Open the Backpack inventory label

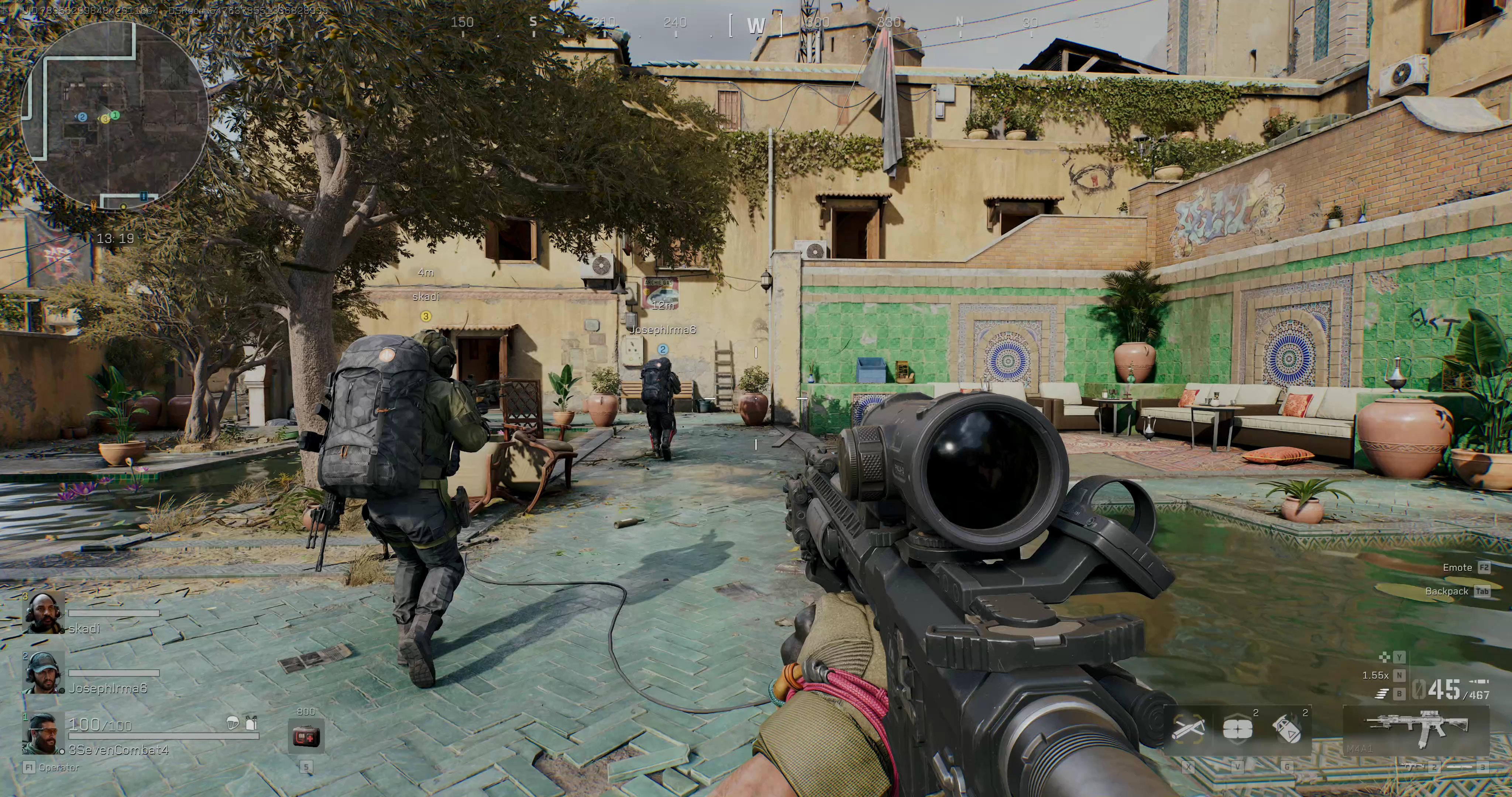(x=1446, y=591)
